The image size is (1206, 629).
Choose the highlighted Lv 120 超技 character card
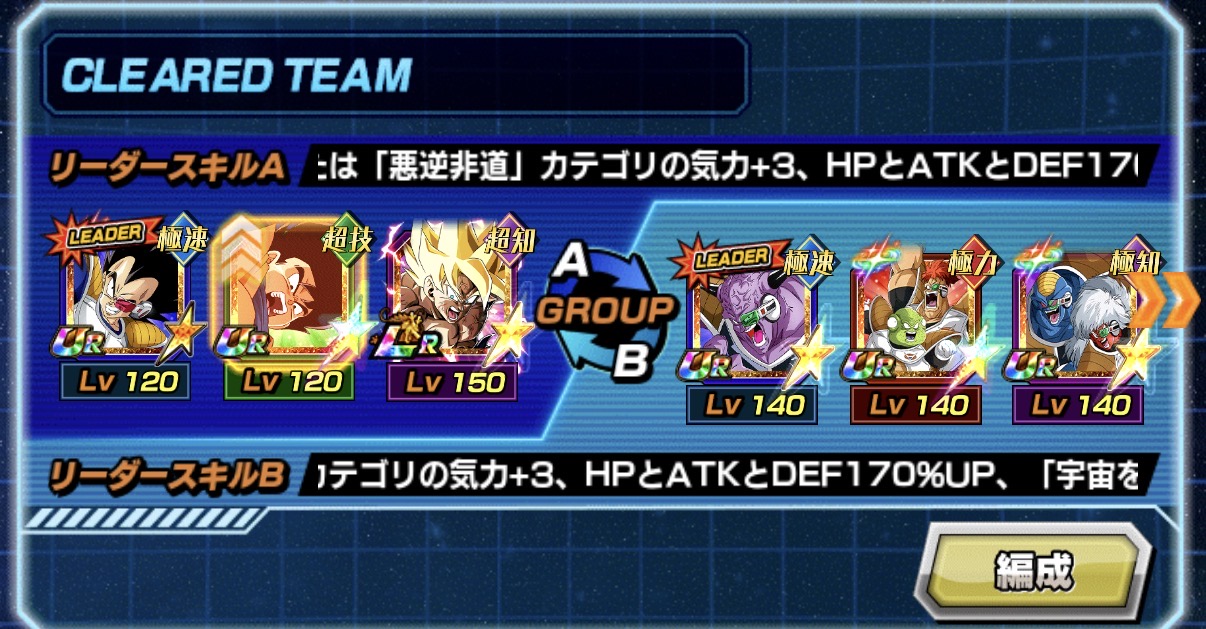click(292, 300)
